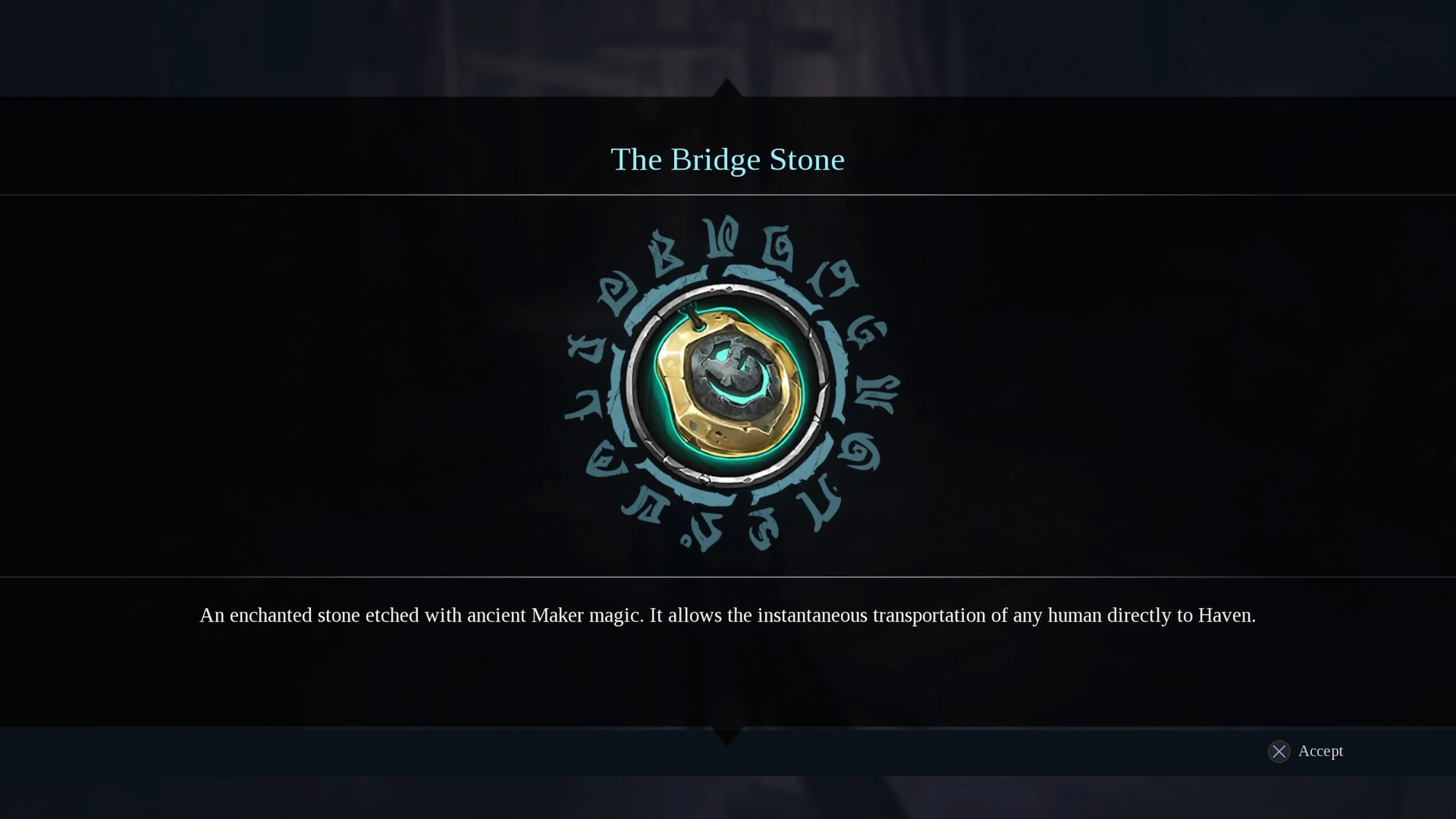Toggle the lower diamond navigation marker
This screenshot has width=1456, height=819.
pos(727,737)
